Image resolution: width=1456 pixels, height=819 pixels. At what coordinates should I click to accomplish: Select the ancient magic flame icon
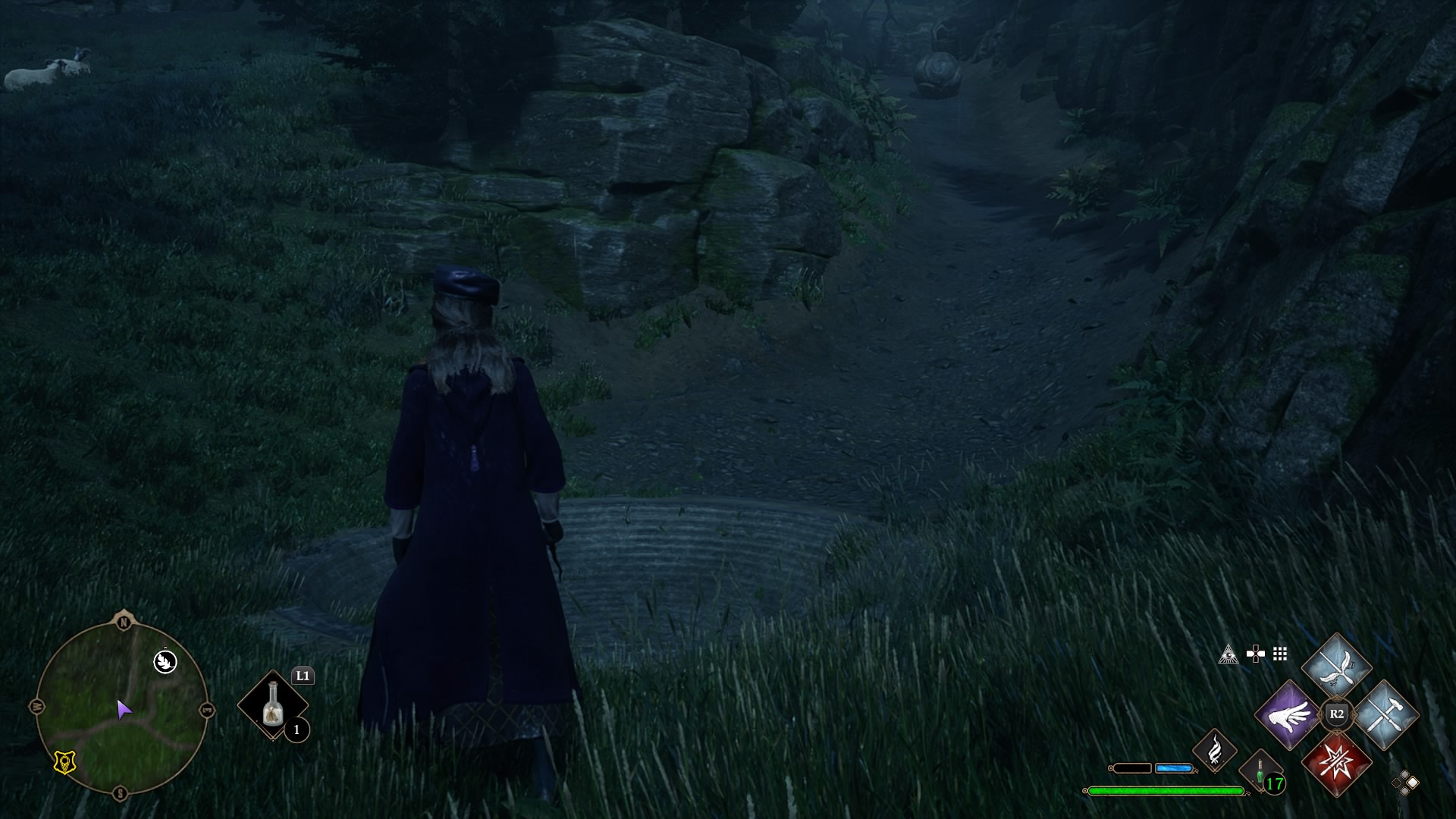pyautogui.click(x=1214, y=750)
